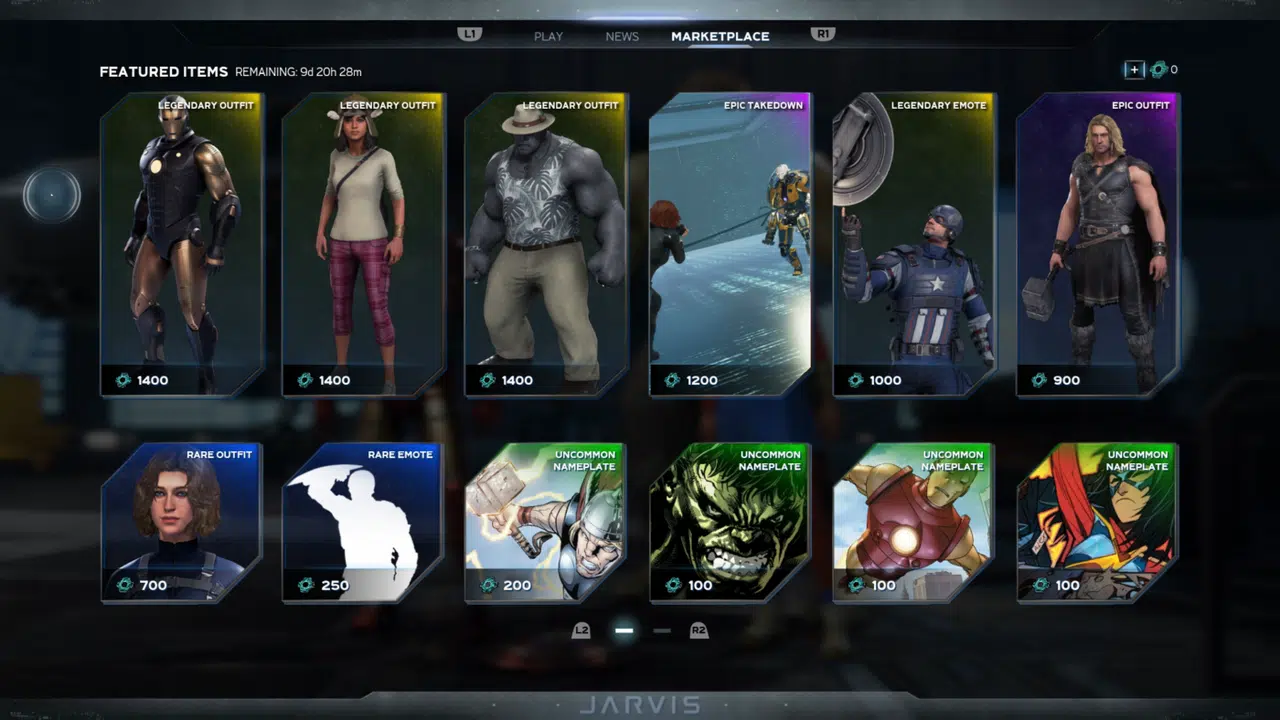Pick the Hulk legendary outfit card
This screenshot has height=720, width=1280.
coord(546,245)
